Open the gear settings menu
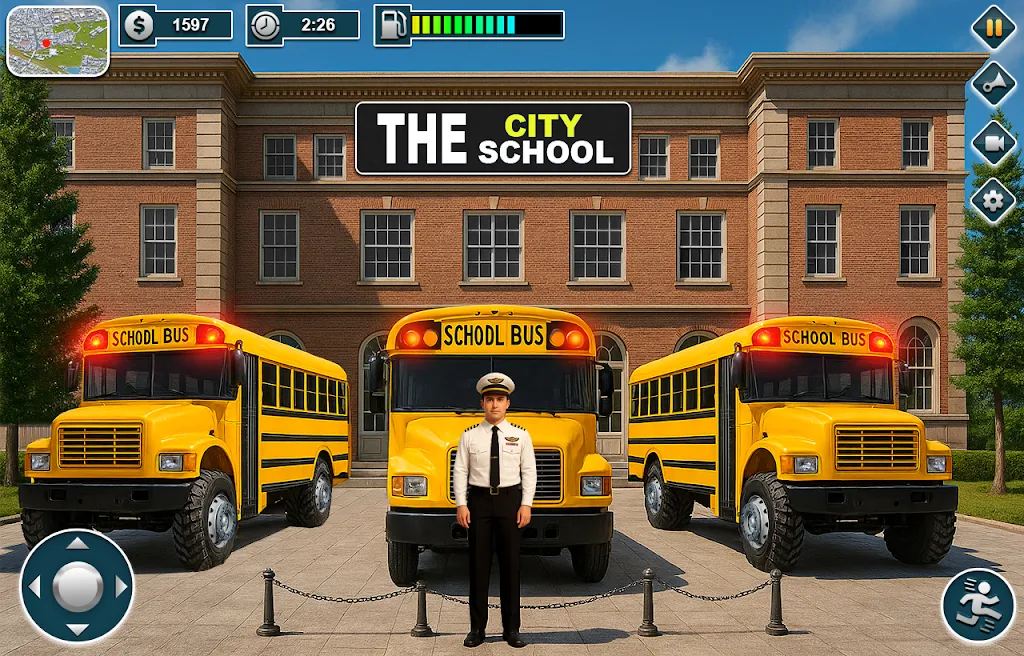The image size is (1024, 656). [993, 201]
